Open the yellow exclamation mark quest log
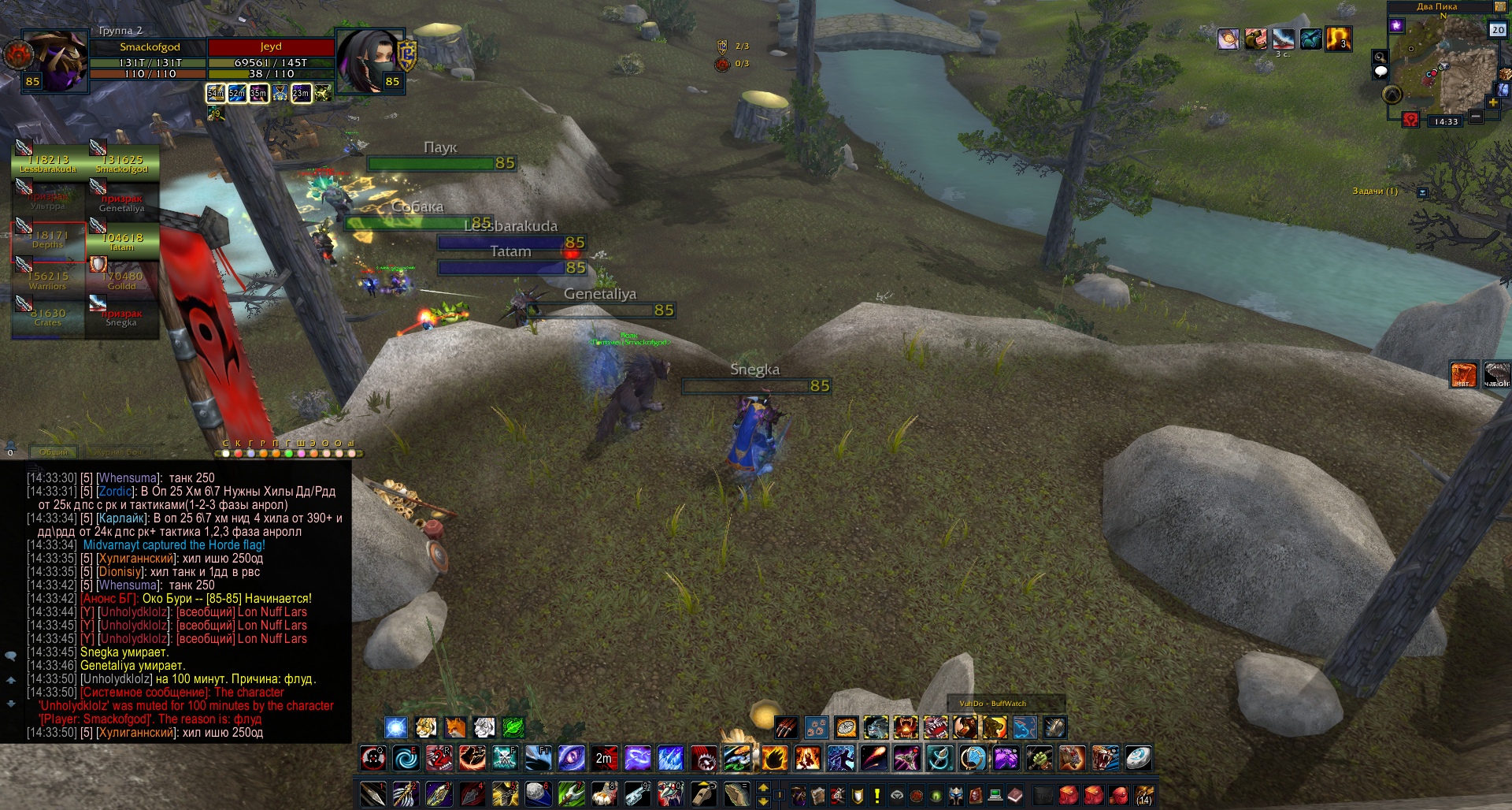 click(876, 795)
